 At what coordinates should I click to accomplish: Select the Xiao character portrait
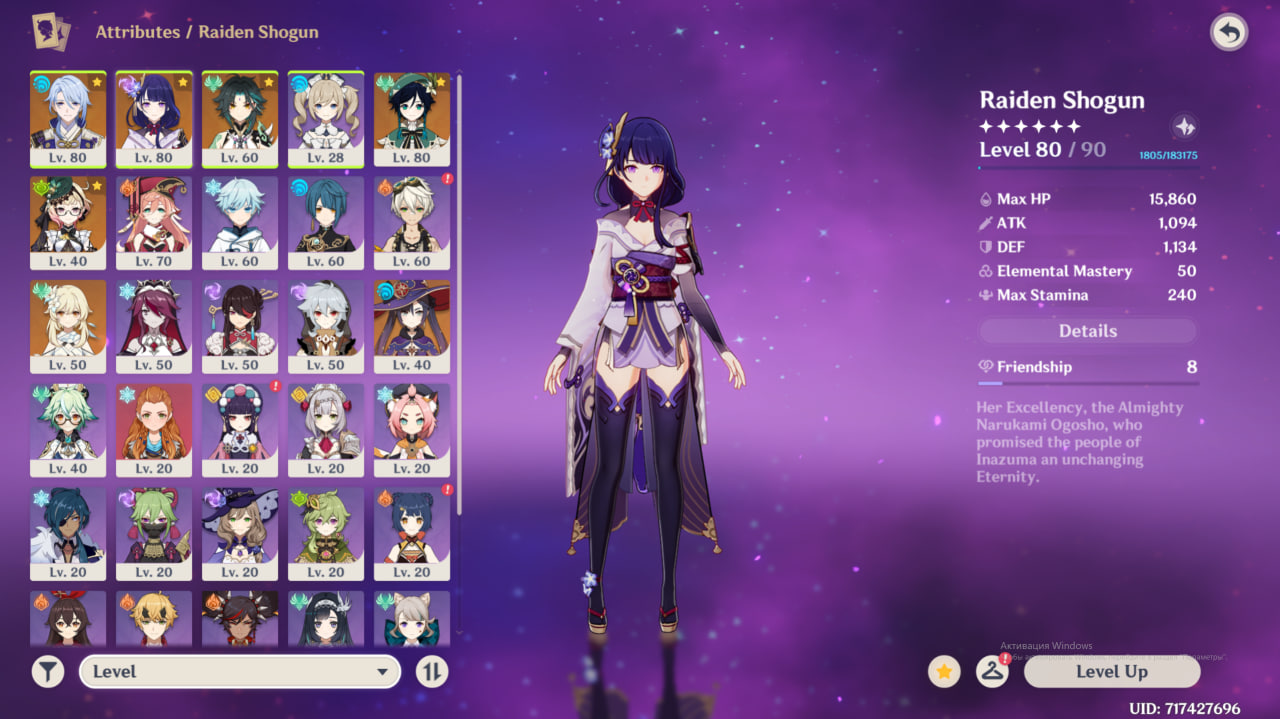(x=240, y=118)
